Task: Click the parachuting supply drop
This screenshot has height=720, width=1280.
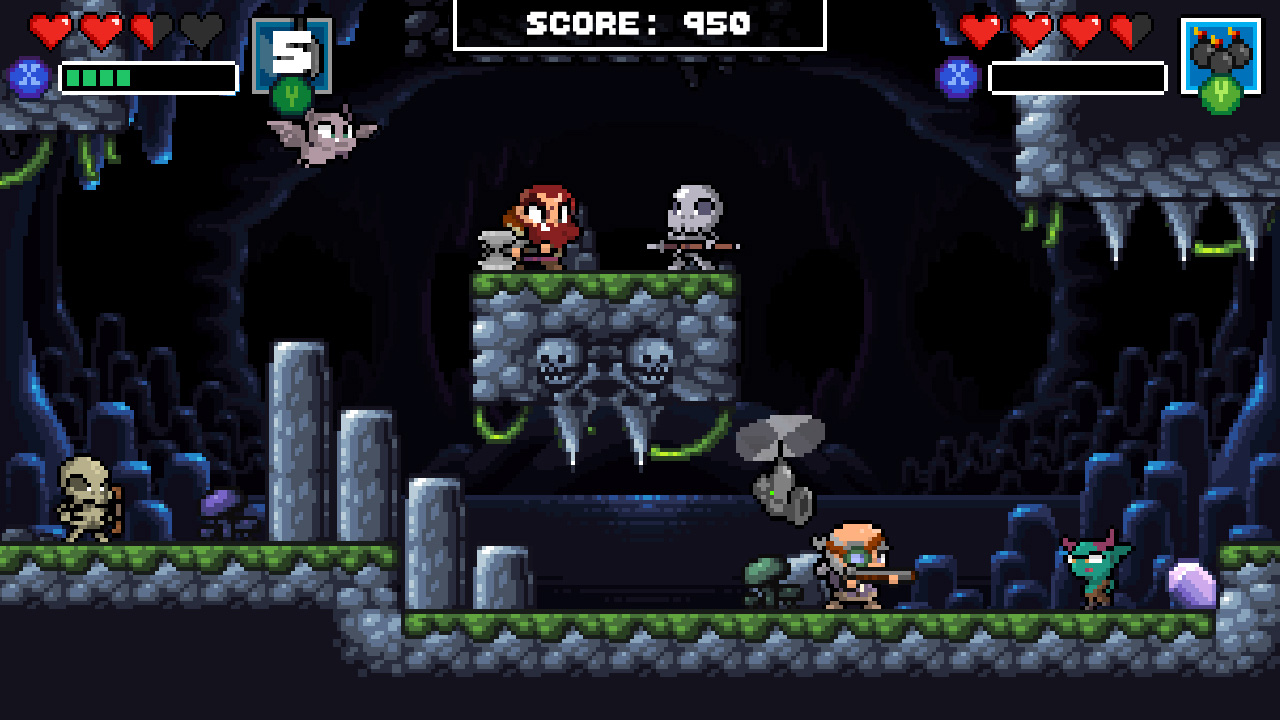Action: [x=777, y=465]
